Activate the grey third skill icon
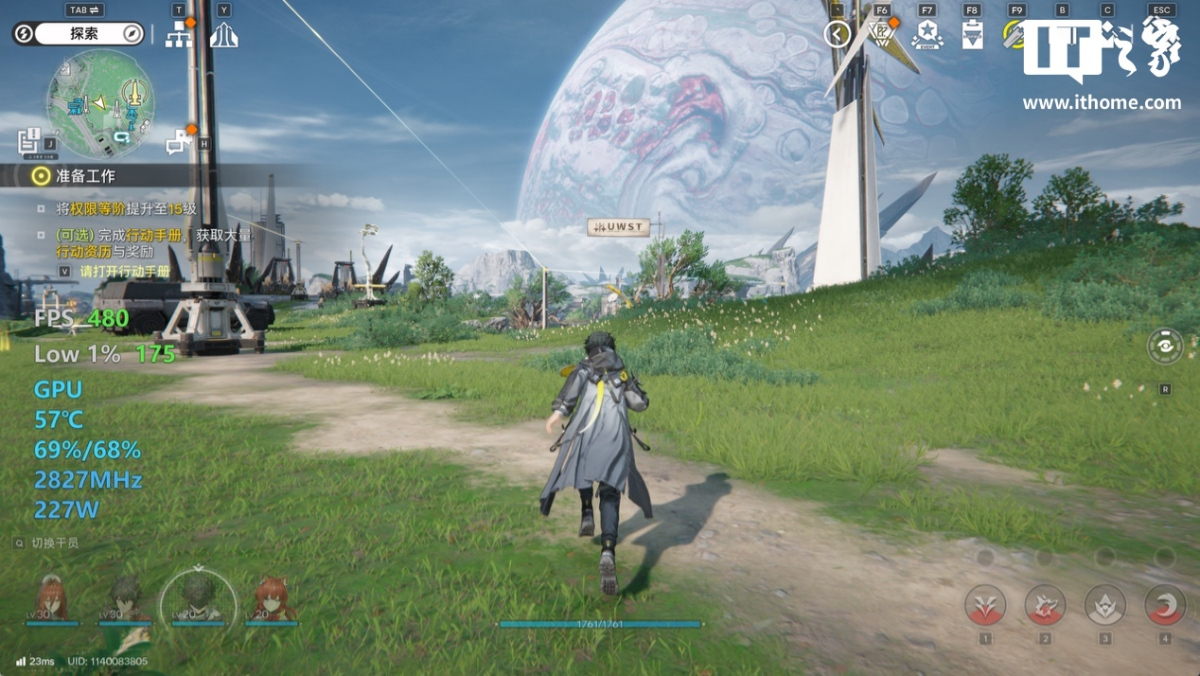This screenshot has height=676, width=1200. click(1105, 605)
